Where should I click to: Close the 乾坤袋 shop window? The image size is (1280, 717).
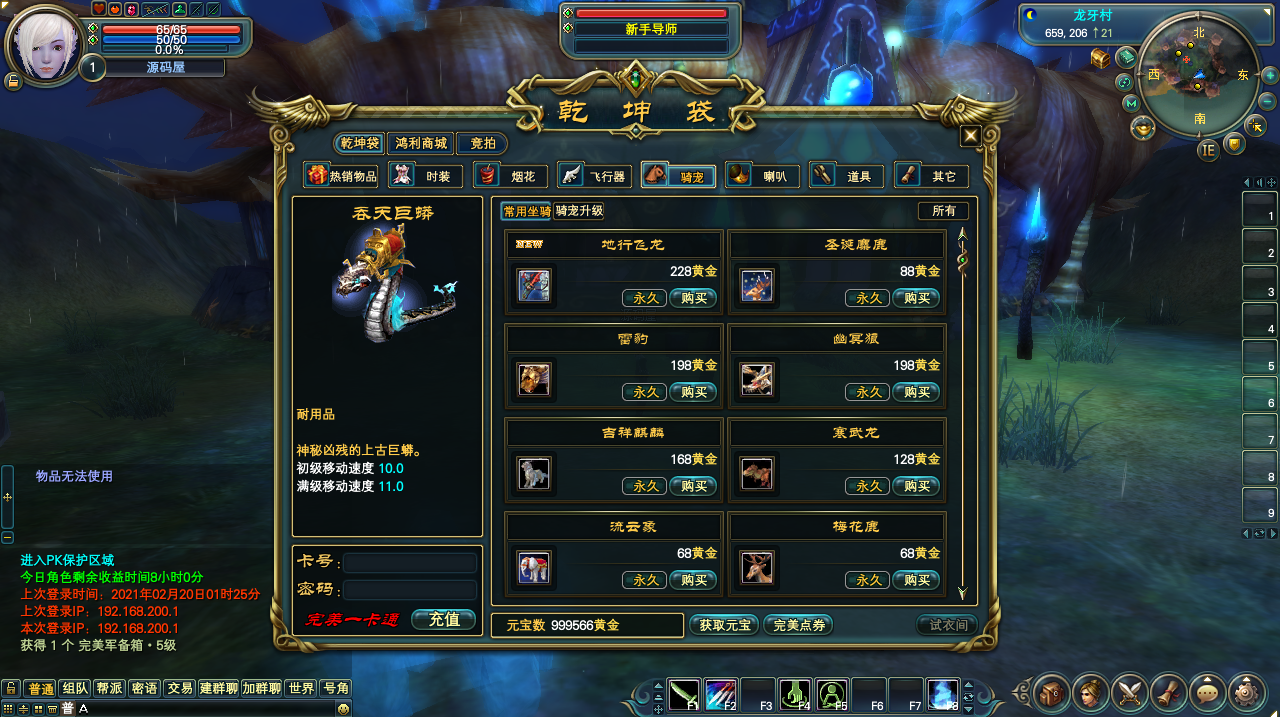click(x=970, y=137)
